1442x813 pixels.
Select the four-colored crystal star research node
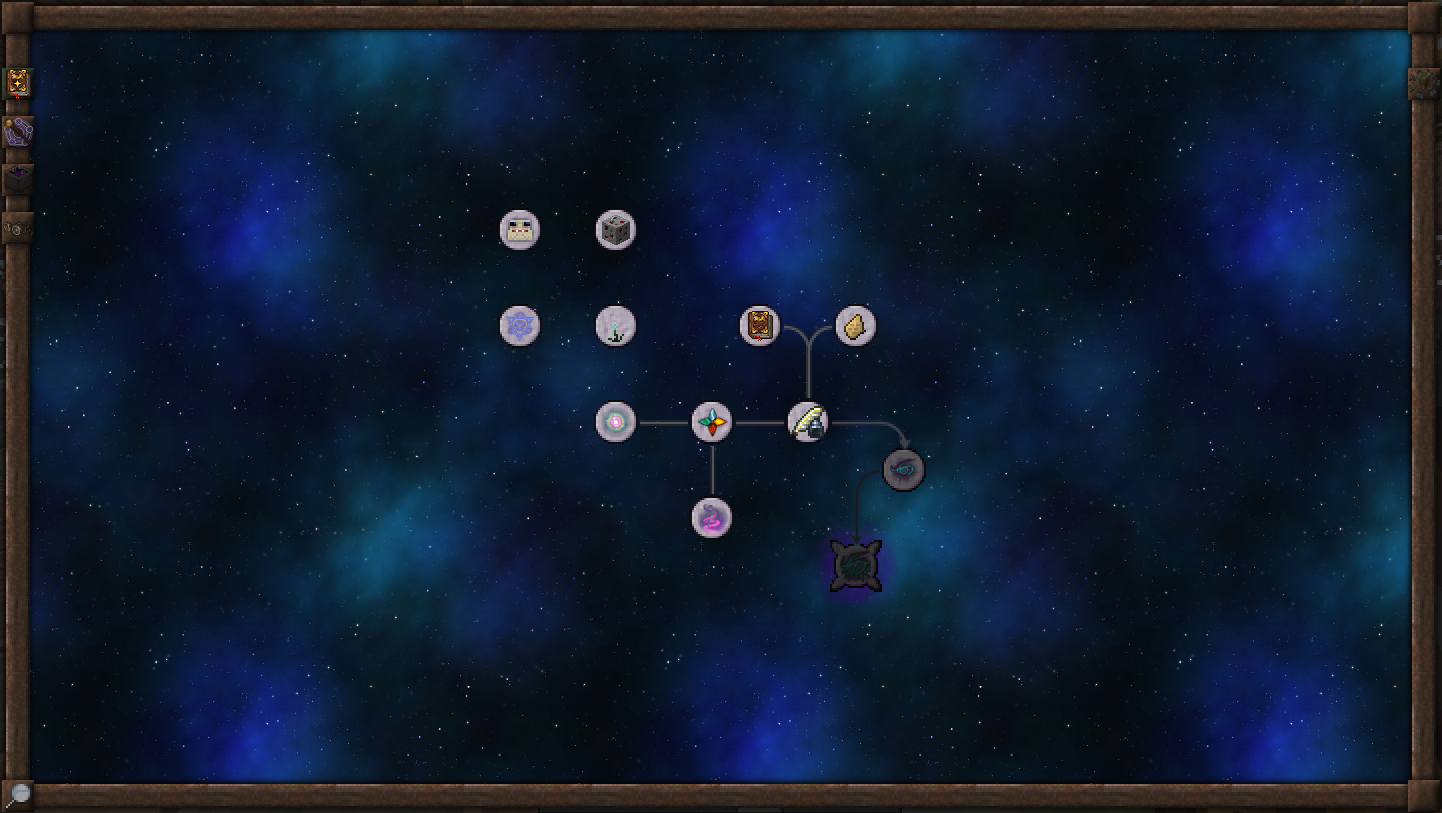point(712,422)
